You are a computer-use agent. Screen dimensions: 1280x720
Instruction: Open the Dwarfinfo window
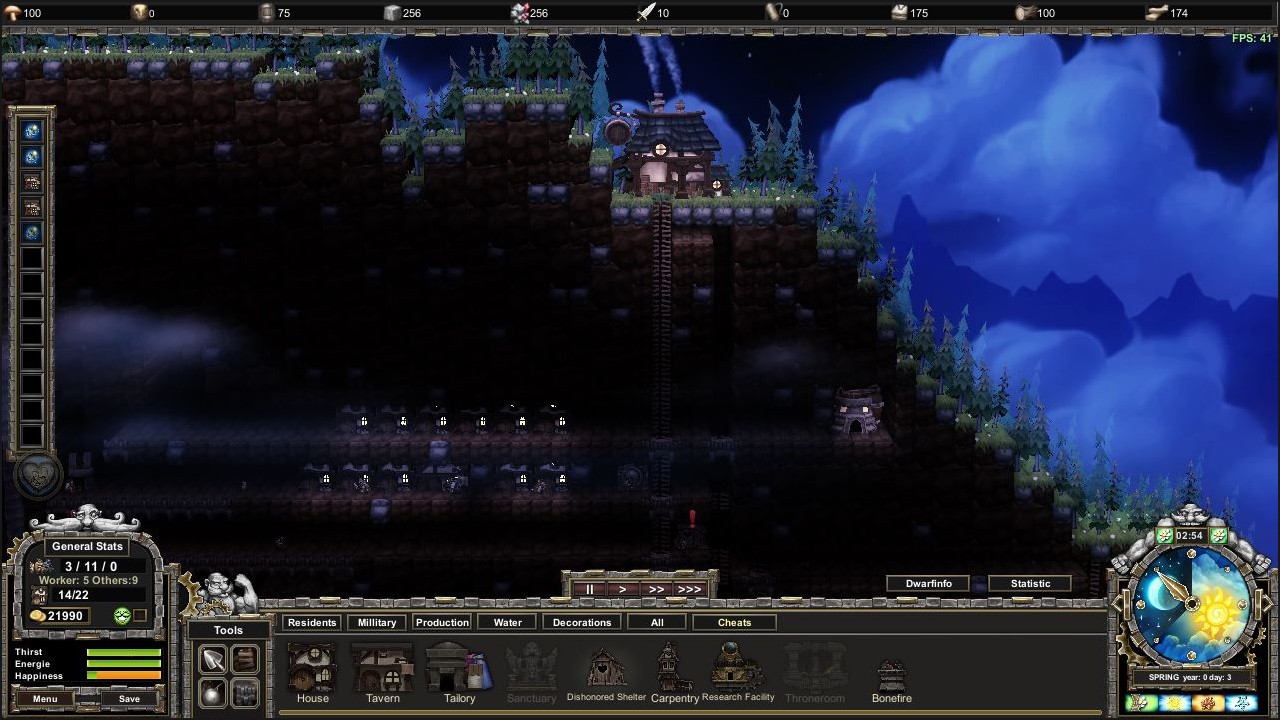(x=927, y=583)
